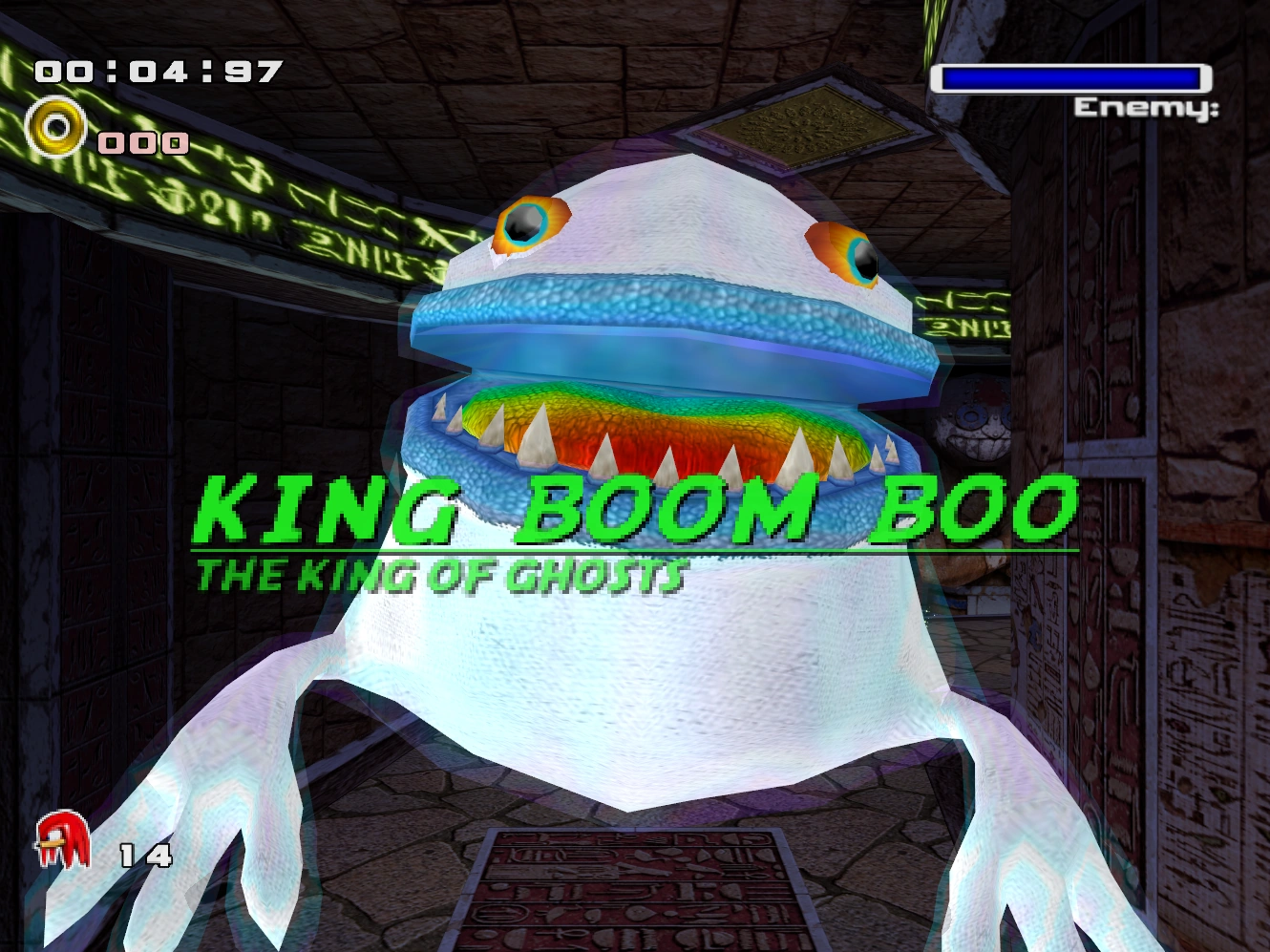Click the golden ring counter icon
This screenshot has width=1270, height=952.
[54, 125]
